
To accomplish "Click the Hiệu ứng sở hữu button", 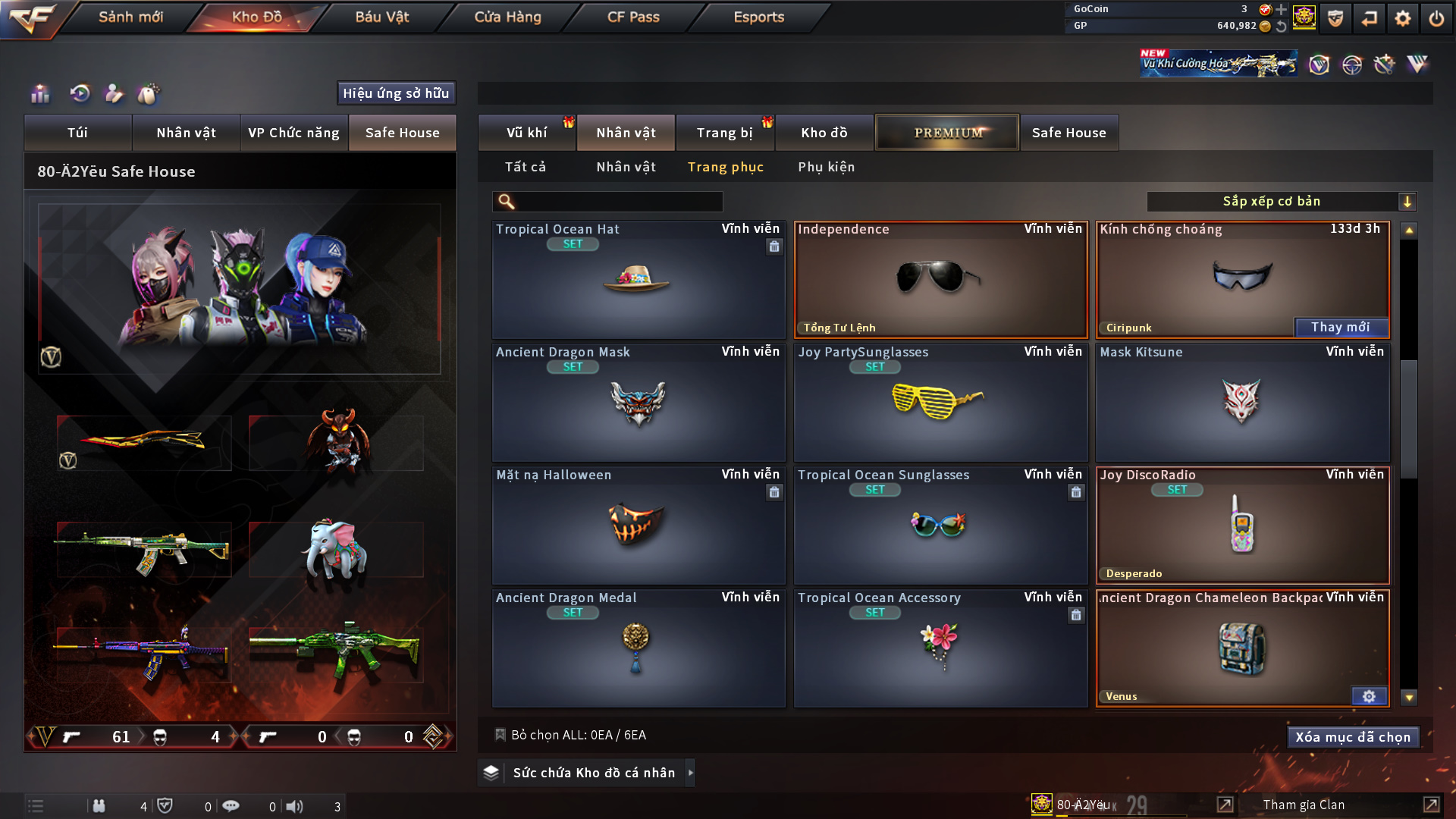I will click(x=396, y=93).
